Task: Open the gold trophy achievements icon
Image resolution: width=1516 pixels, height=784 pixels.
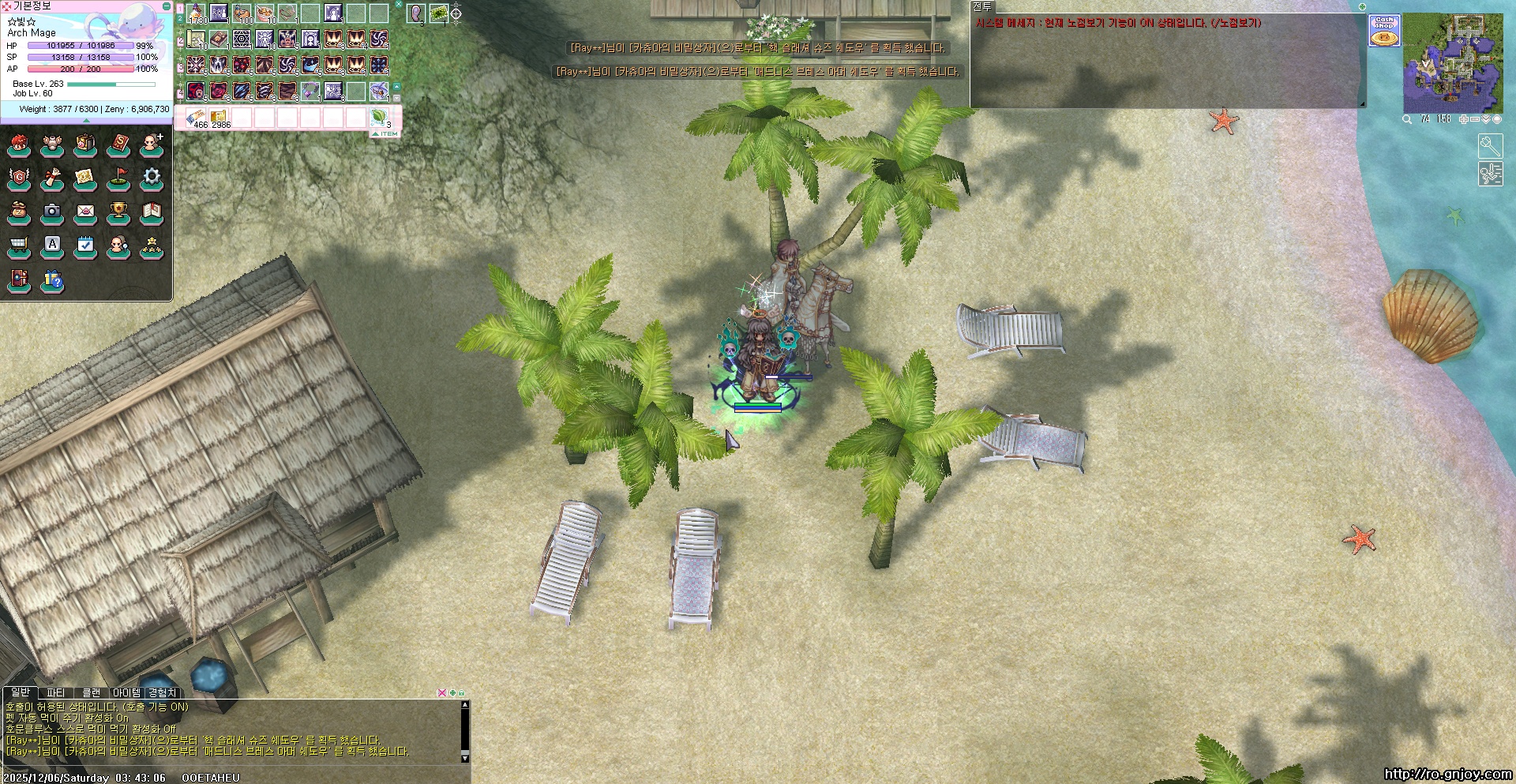Action: 118,212
